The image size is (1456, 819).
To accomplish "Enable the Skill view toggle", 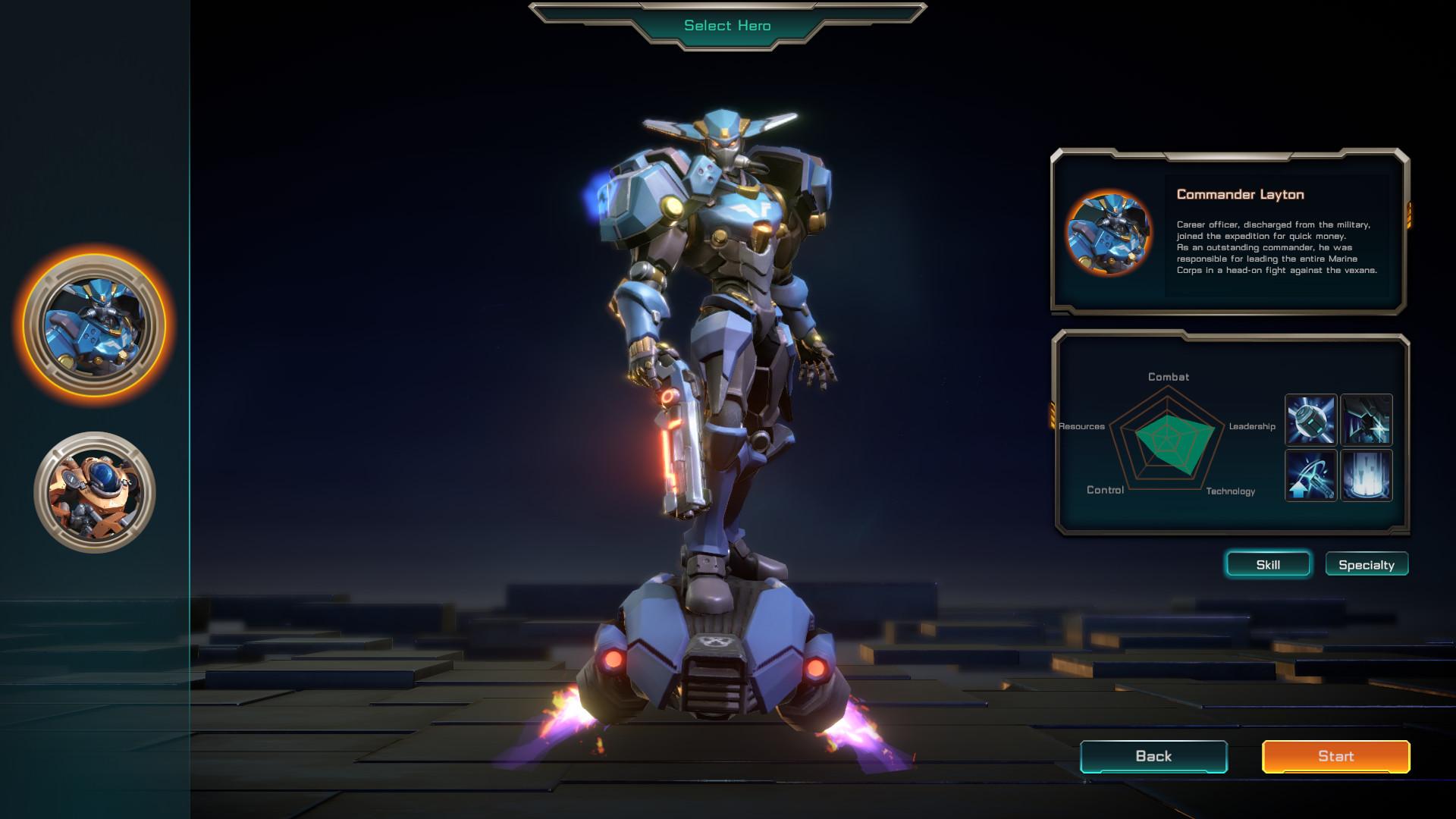I will [1268, 564].
